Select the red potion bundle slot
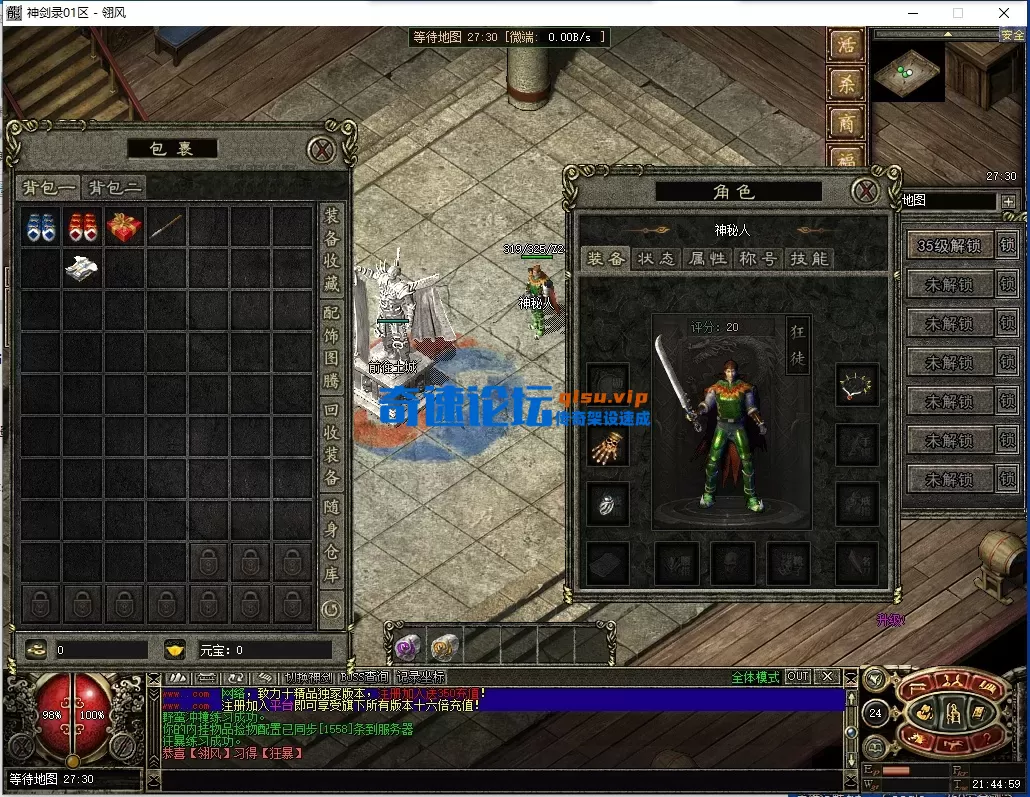 (82, 228)
